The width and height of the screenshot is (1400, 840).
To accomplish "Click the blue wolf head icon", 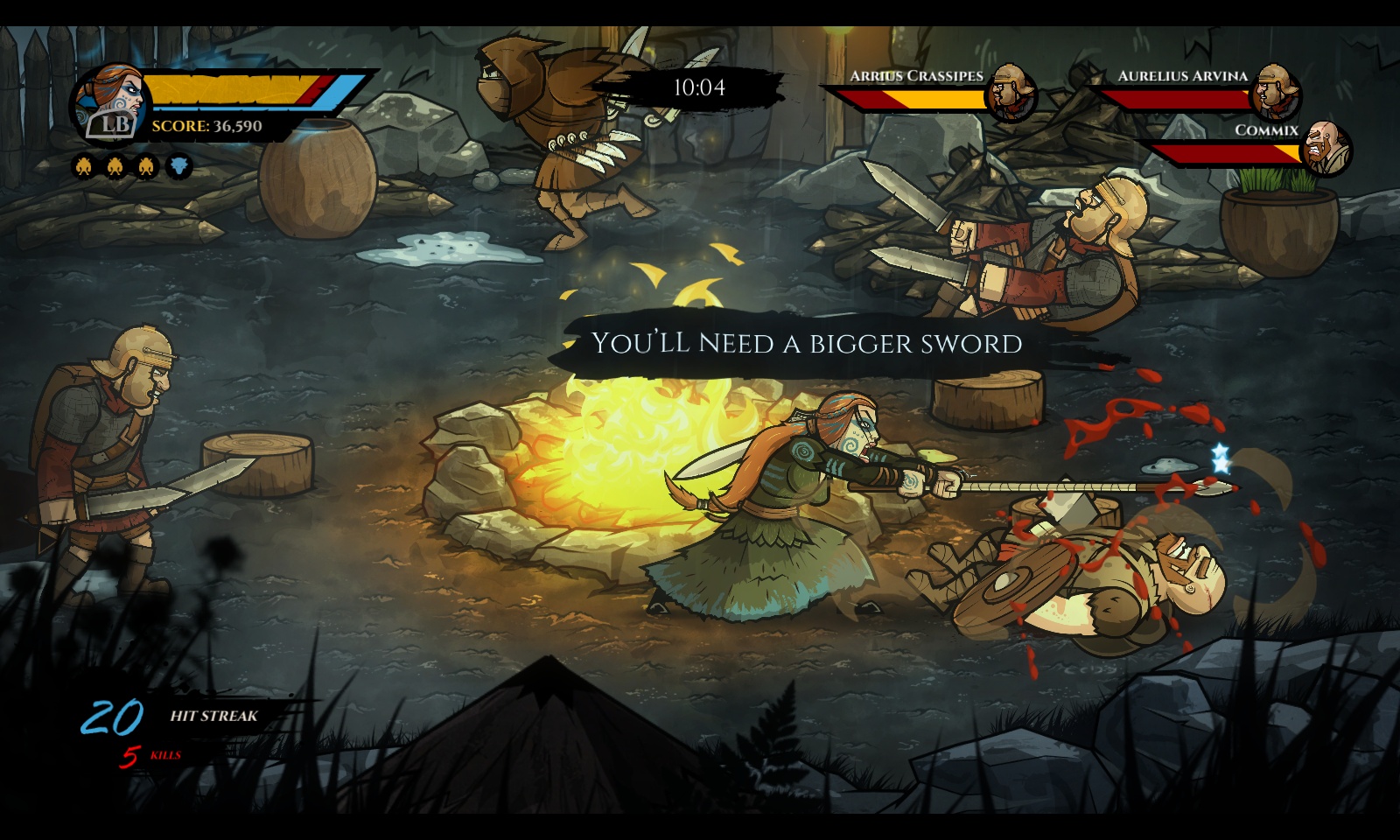I will [x=178, y=165].
